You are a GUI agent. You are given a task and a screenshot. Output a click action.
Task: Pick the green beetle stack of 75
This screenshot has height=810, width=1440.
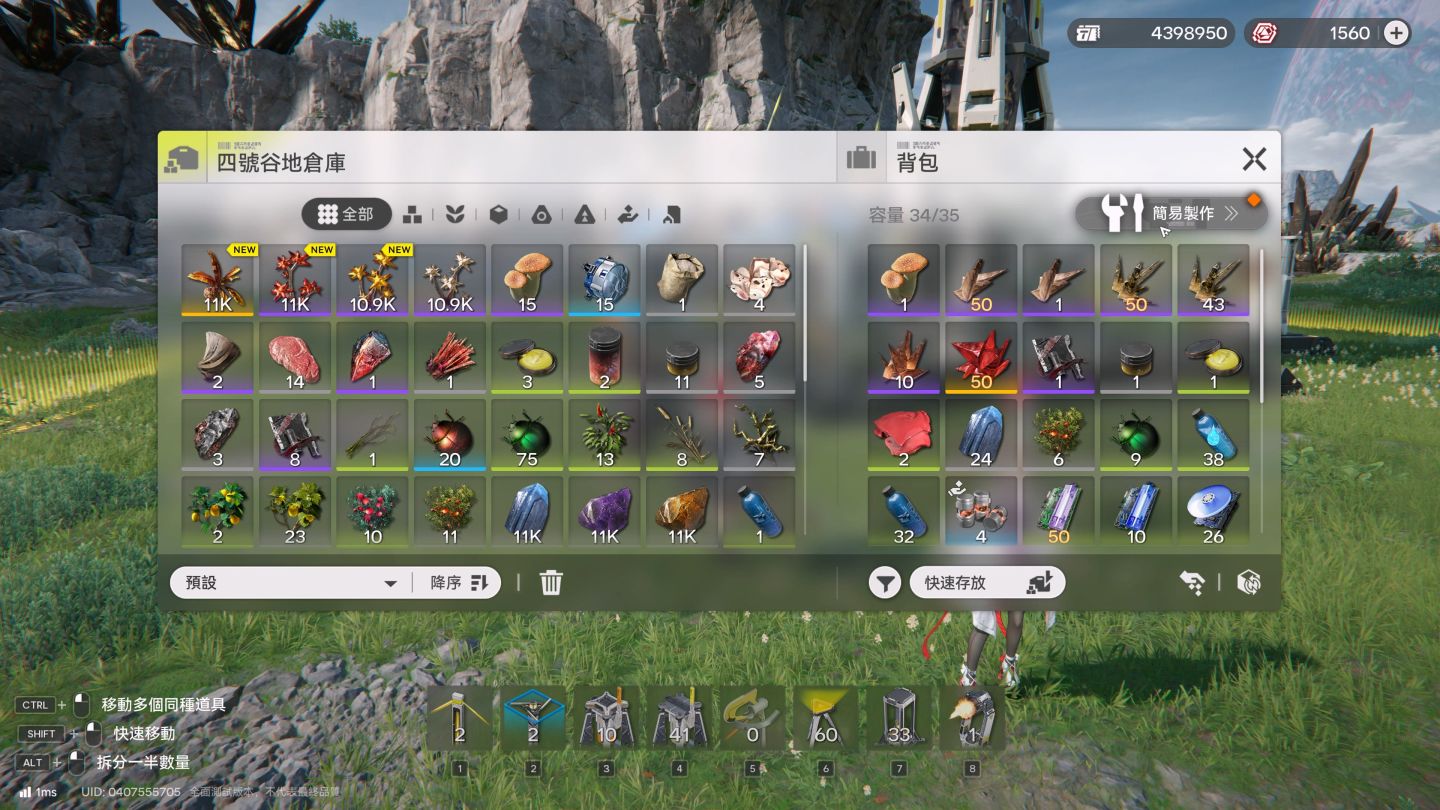click(527, 435)
